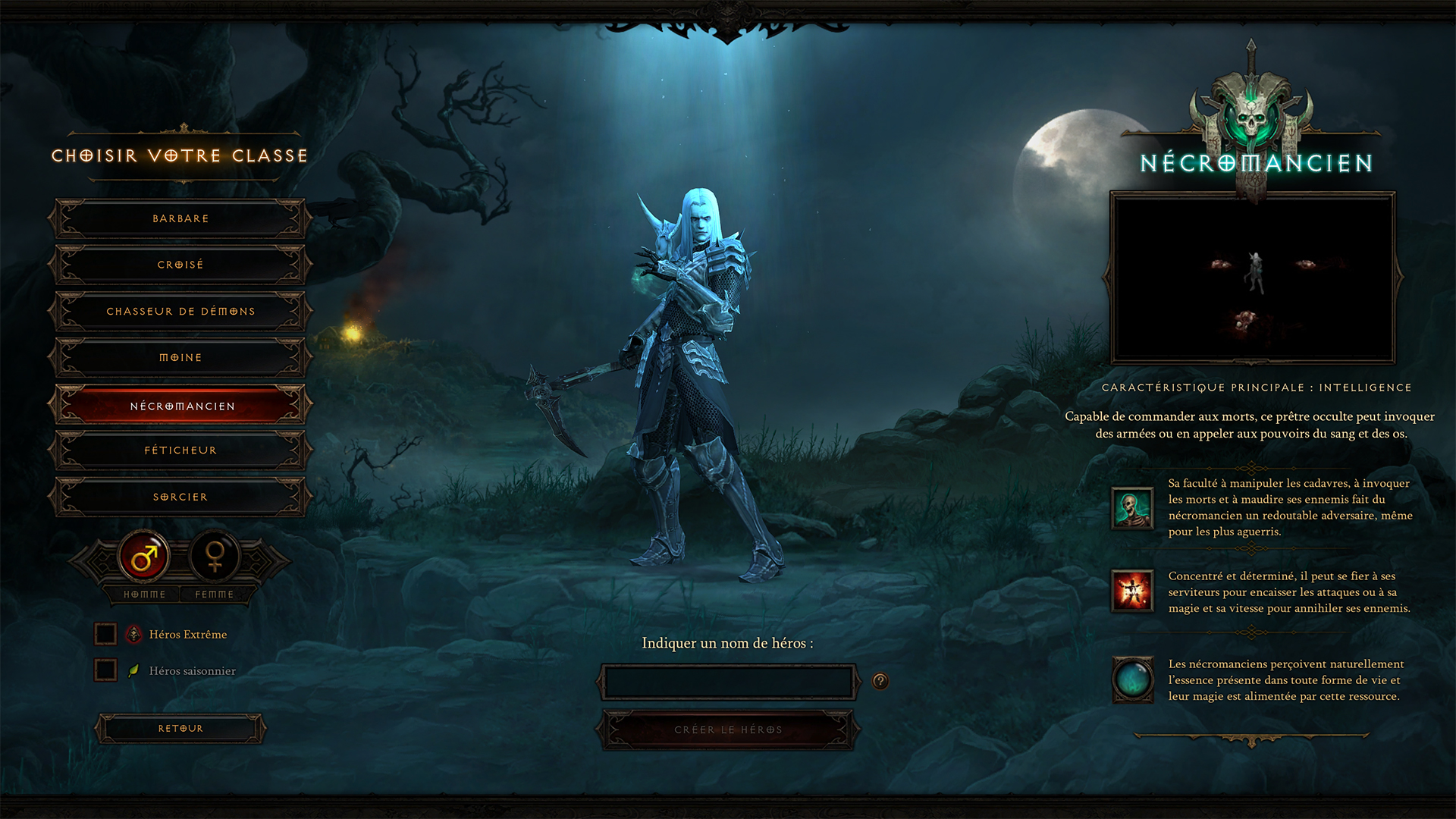Choose the Croisé class
Viewport: 1456px width, 819px height.
tap(180, 265)
